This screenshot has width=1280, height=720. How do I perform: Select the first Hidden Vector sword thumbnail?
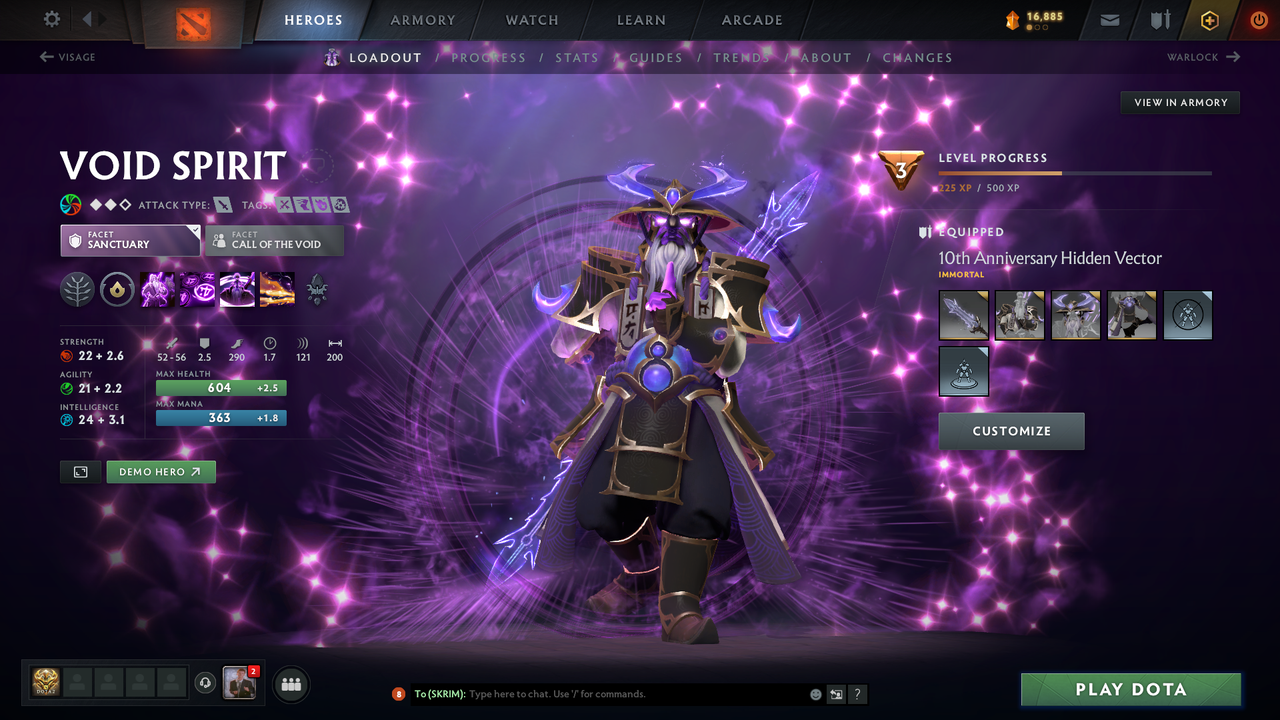click(x=963, y=315)
